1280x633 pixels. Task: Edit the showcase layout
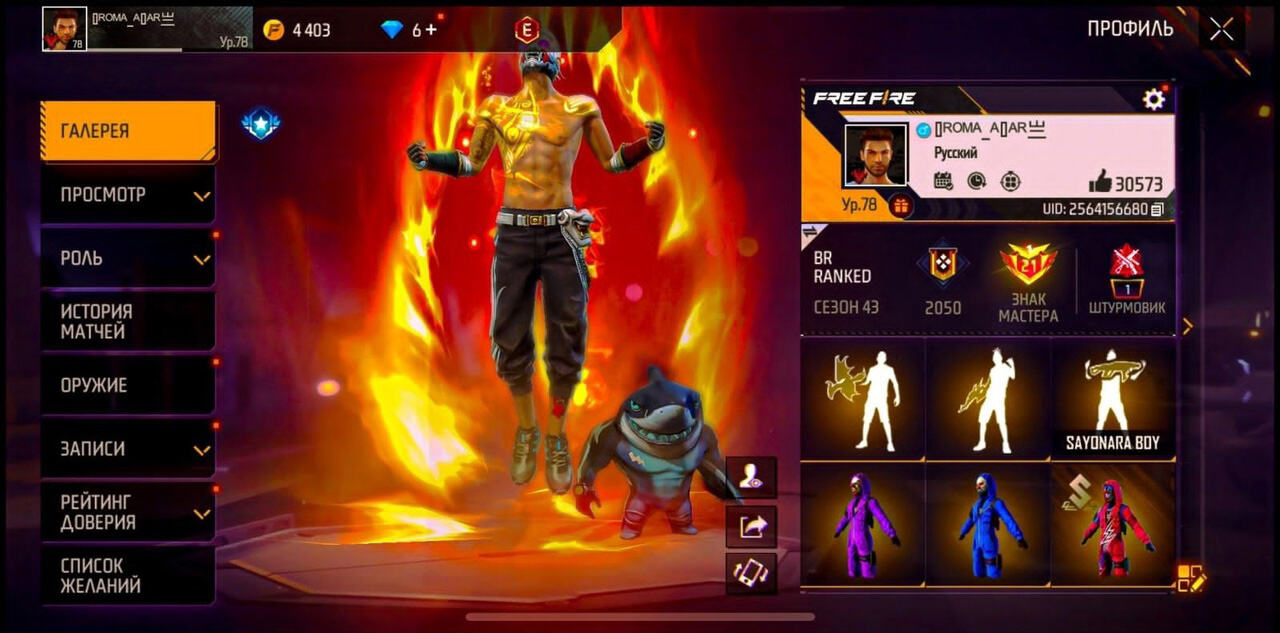click(x=1191, y=578)
